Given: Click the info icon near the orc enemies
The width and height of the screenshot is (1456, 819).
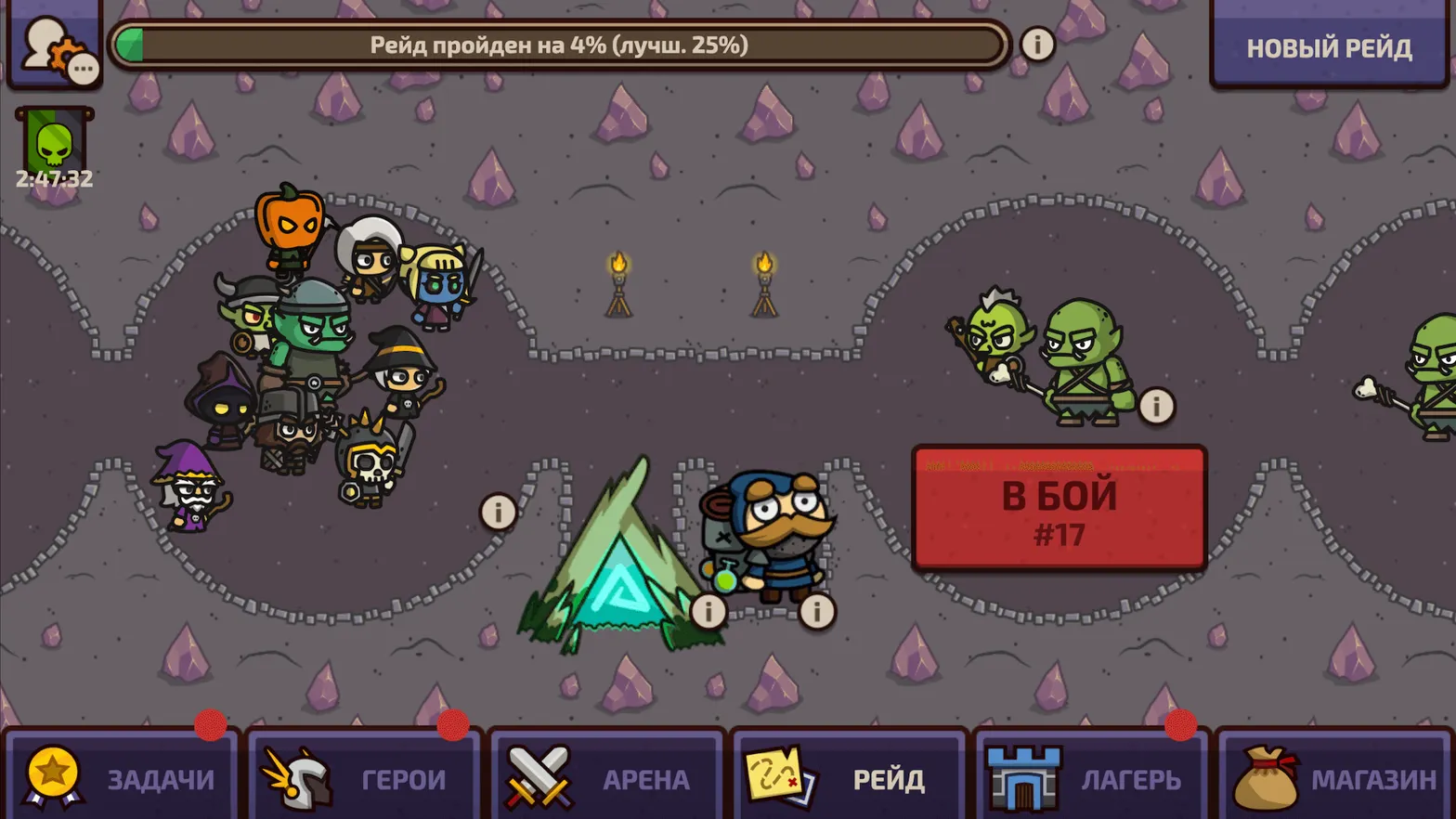Looking at the screenshot, I should point(1157,405).
